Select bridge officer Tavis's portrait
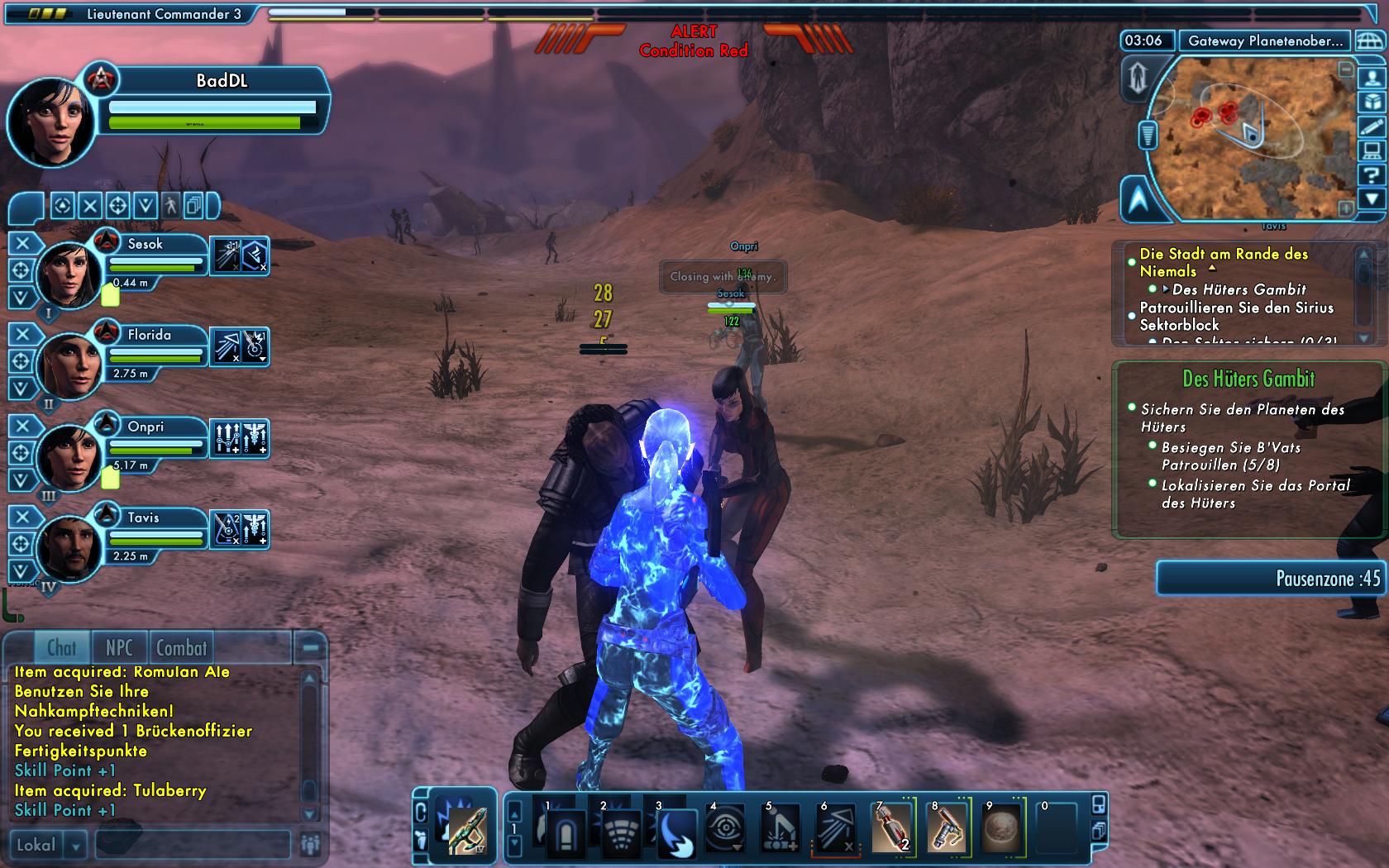This screenshot has width=1389, height=868. point(69,544)
